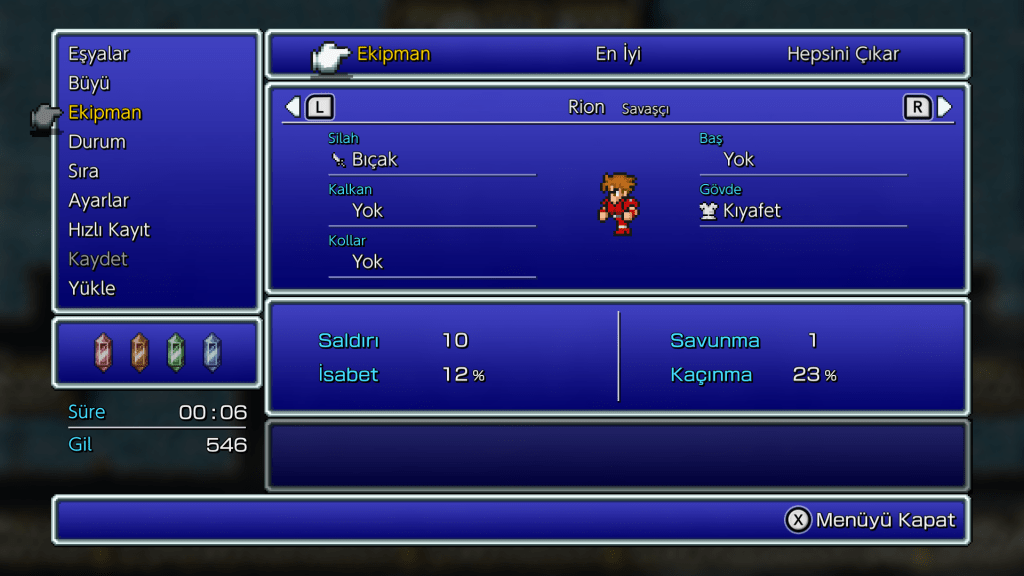Select the empty Baş head slot
Viewport: 1024px width, 576px height.
click(739, 160)
